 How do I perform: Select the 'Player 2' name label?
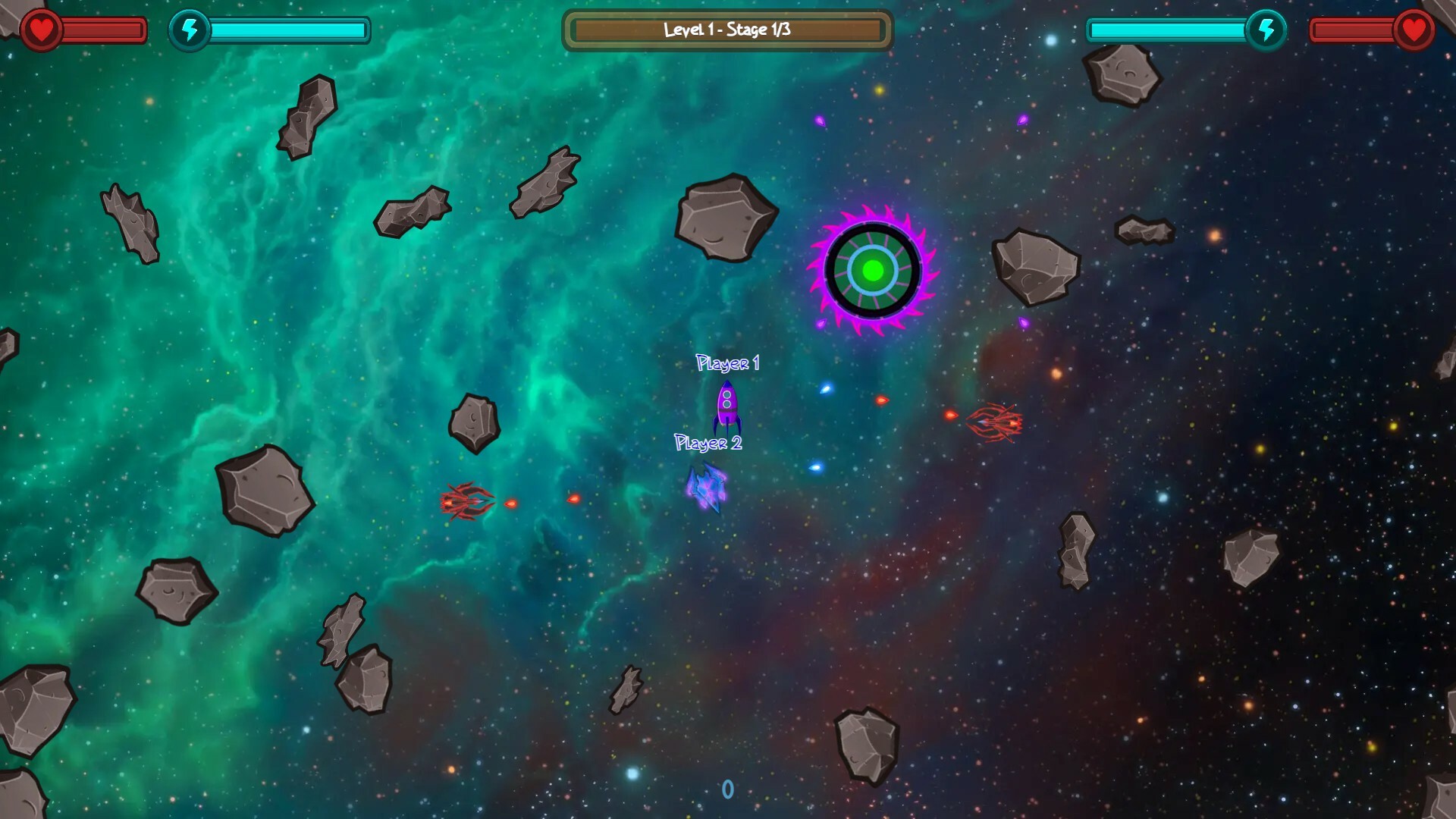[x=708, y=442]
